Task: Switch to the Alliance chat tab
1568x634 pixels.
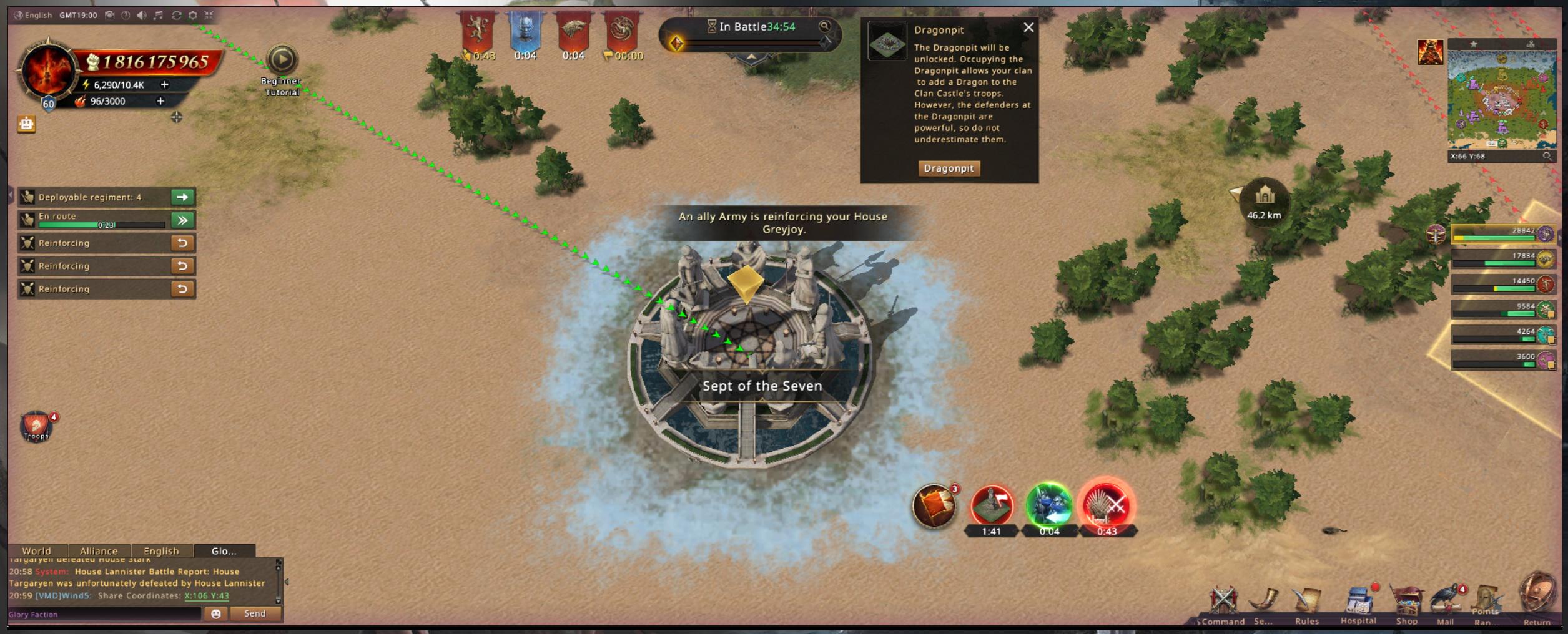Action: (x=99, y=551)
